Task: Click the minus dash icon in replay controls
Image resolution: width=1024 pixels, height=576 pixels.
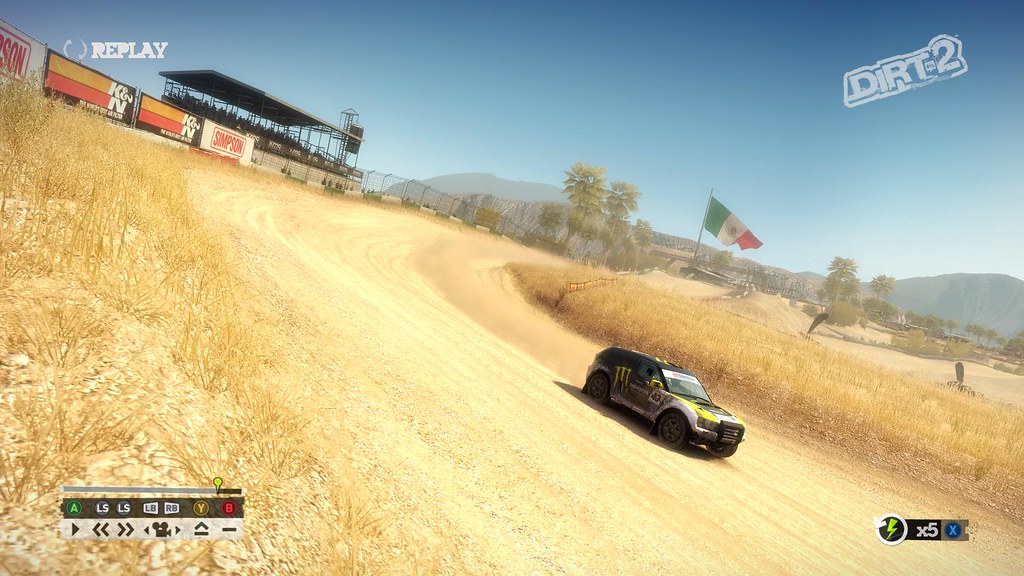Action: coord(229,529)
